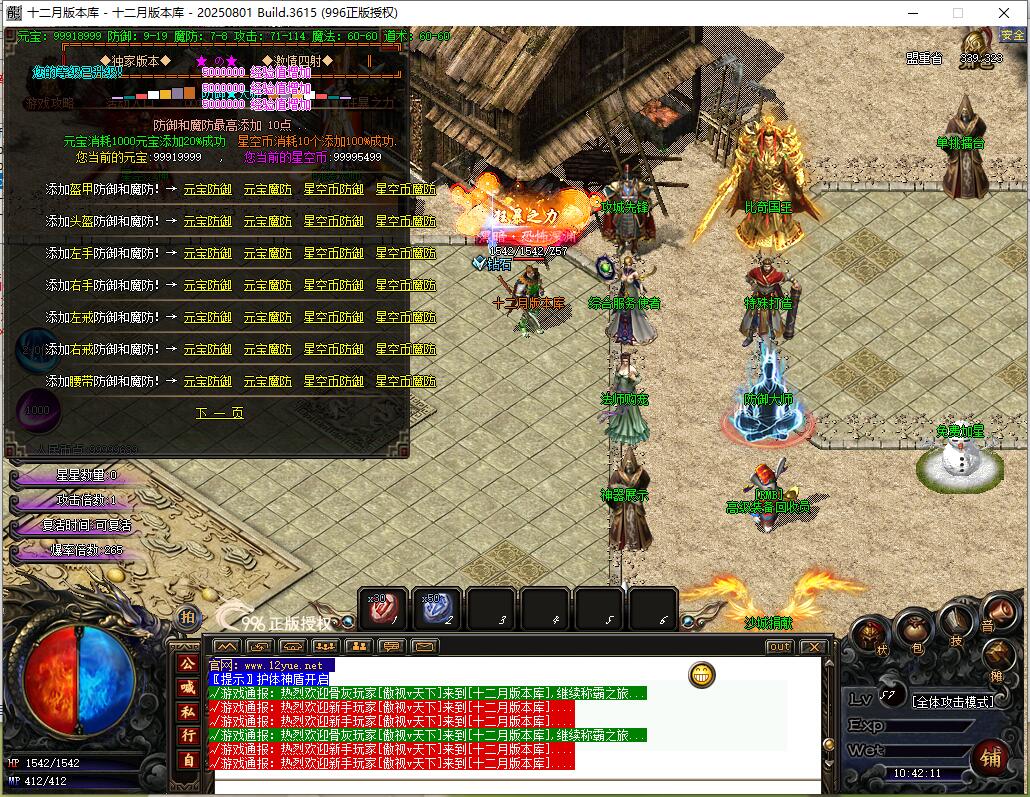Screen dimensions: 1030x797
Task: Choose 星空币防御 for the 右手 row
Action: pyautogui.click(x=333, y=285)
